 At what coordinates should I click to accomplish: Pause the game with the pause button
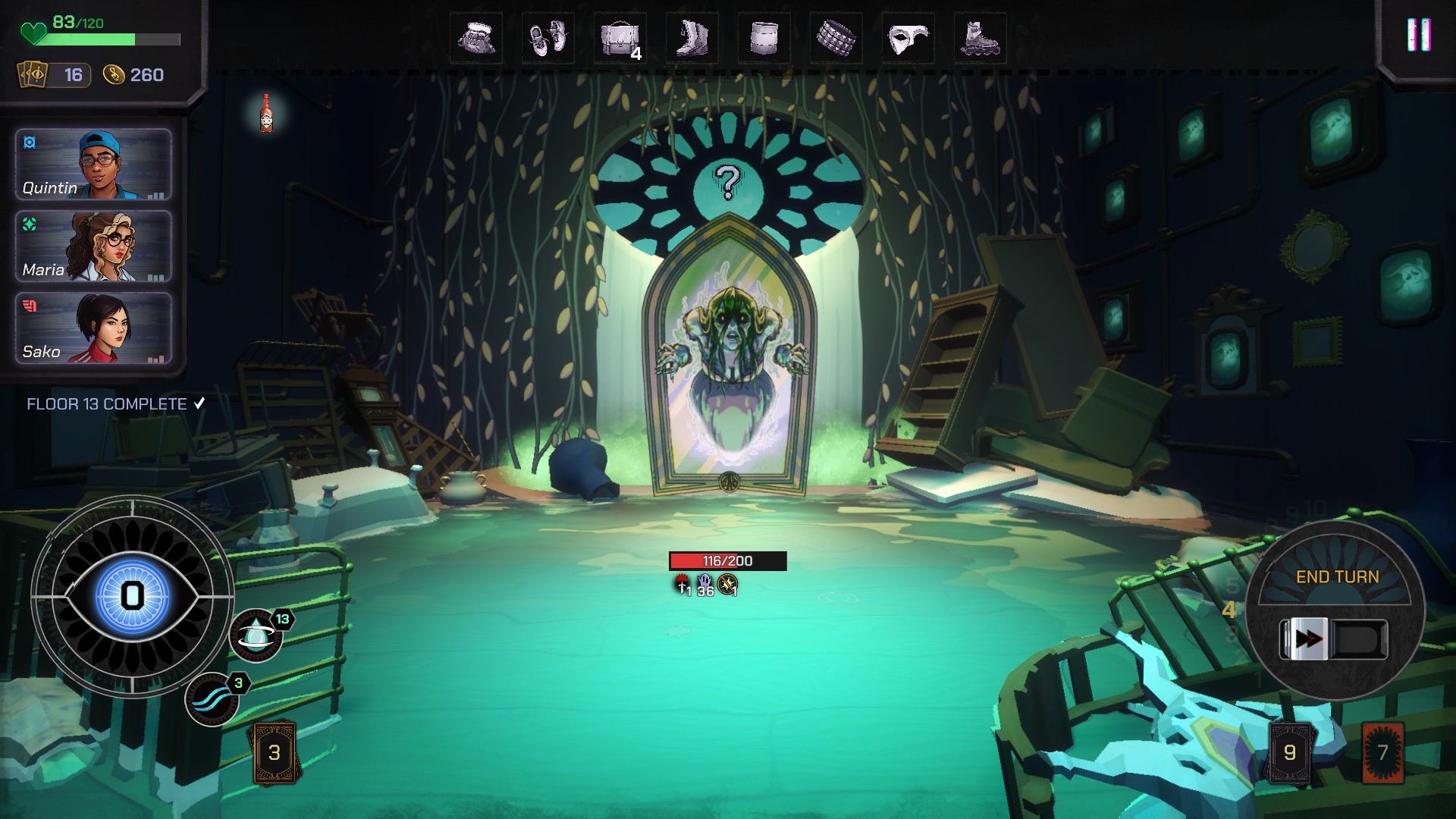[x=1418, y=35]
